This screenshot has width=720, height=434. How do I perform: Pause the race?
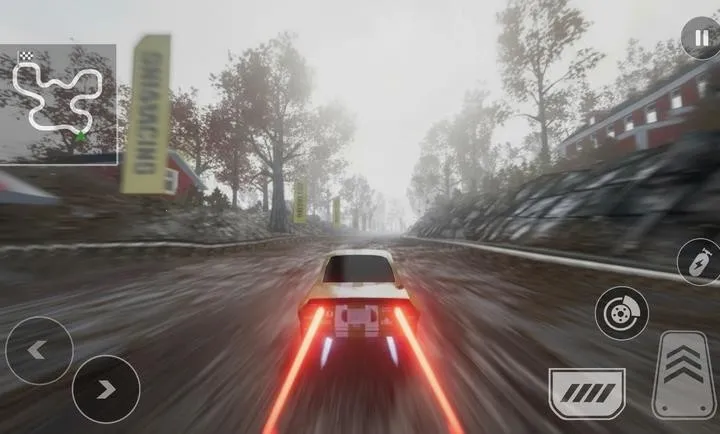coord(700,38)
